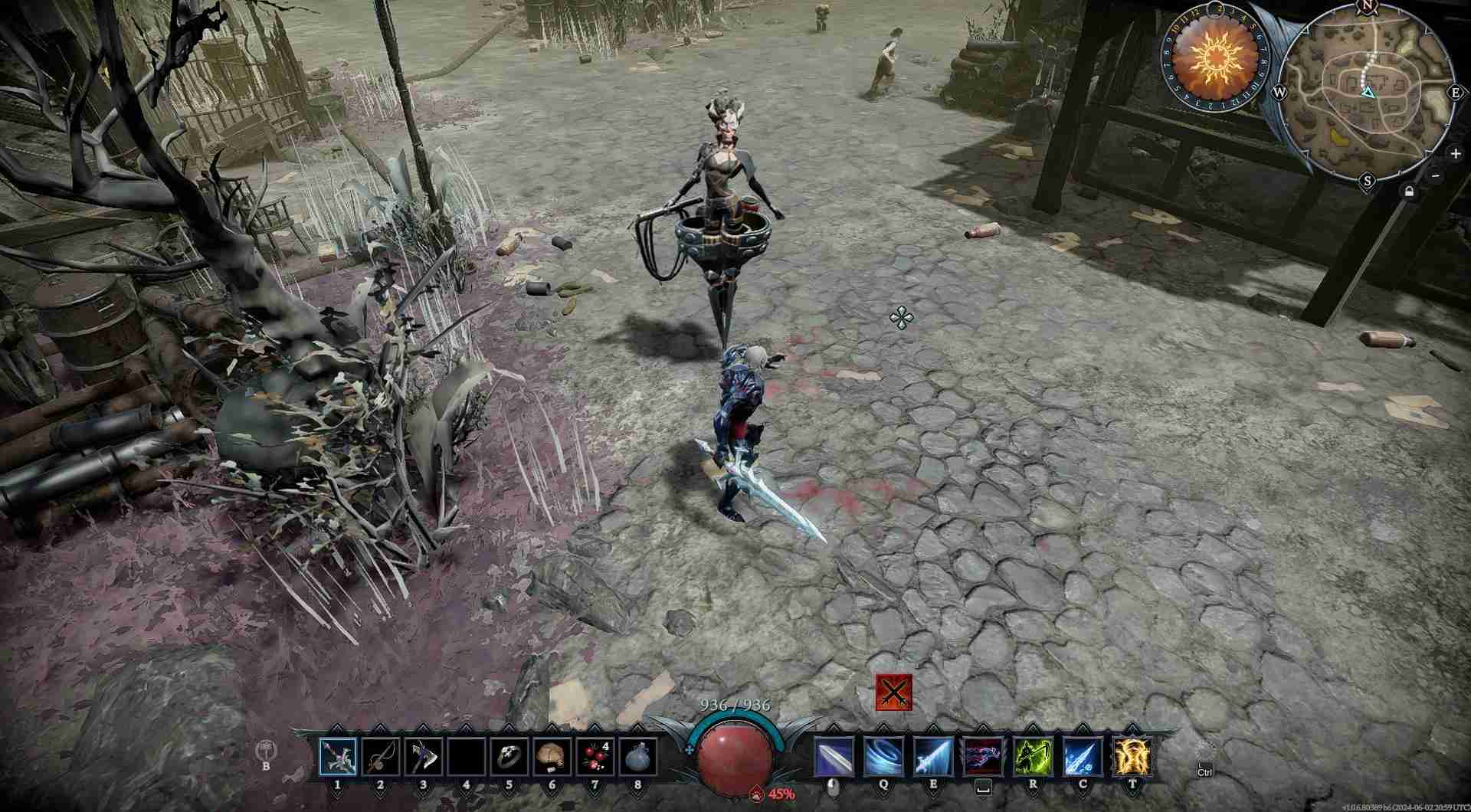Image resolution: width=1471 pixels, height=812 pixels.
Task: Select the spear weapon in slot 1
Action: tap(338, 757)
